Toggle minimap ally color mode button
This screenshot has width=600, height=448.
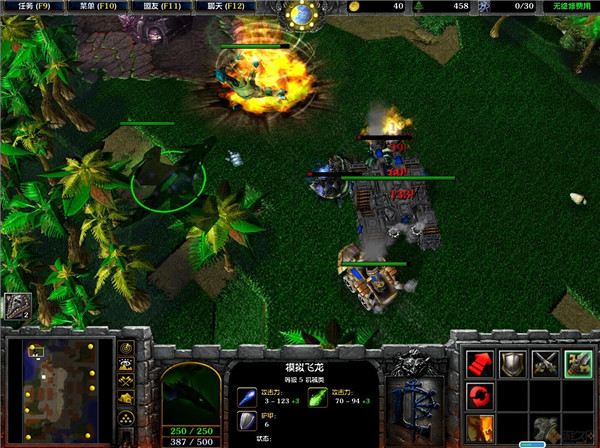[x=128, y=383]
